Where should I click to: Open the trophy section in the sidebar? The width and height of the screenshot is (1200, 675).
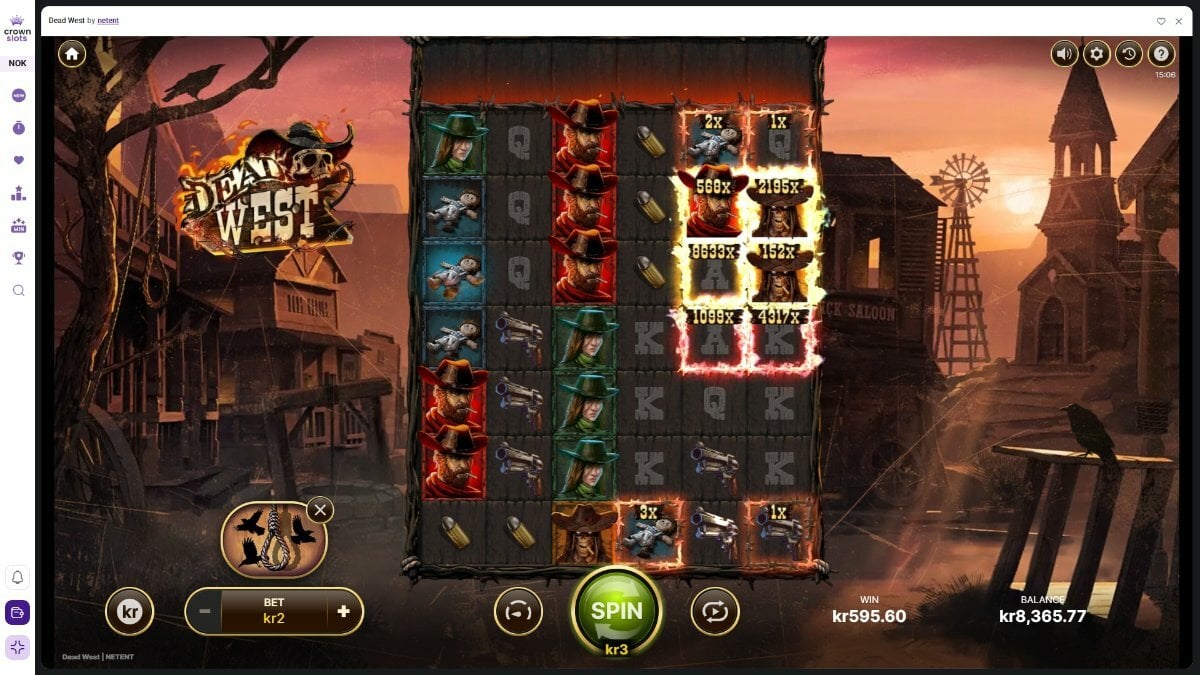pos(18,257)
